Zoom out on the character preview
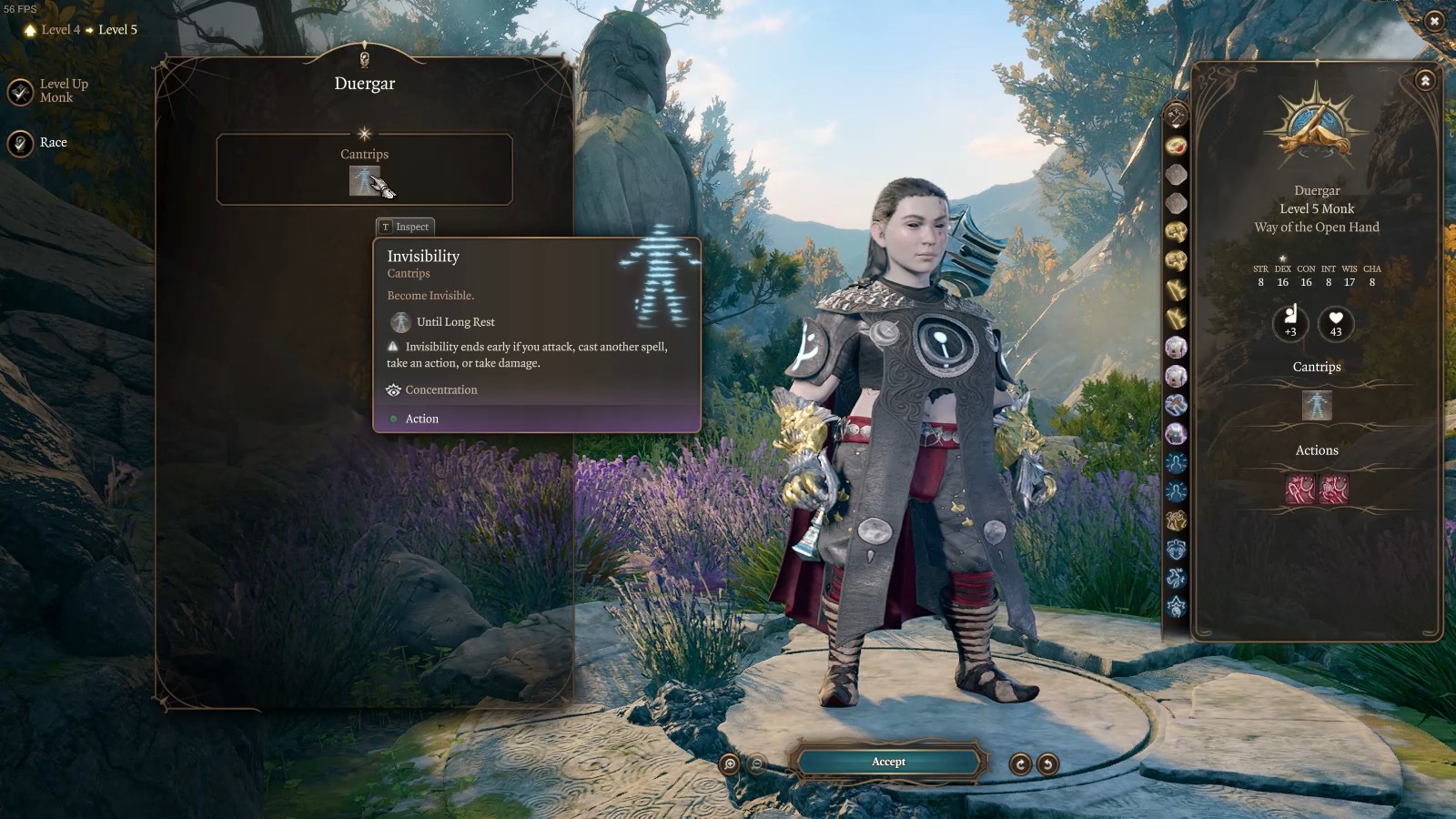 point(756,764)
